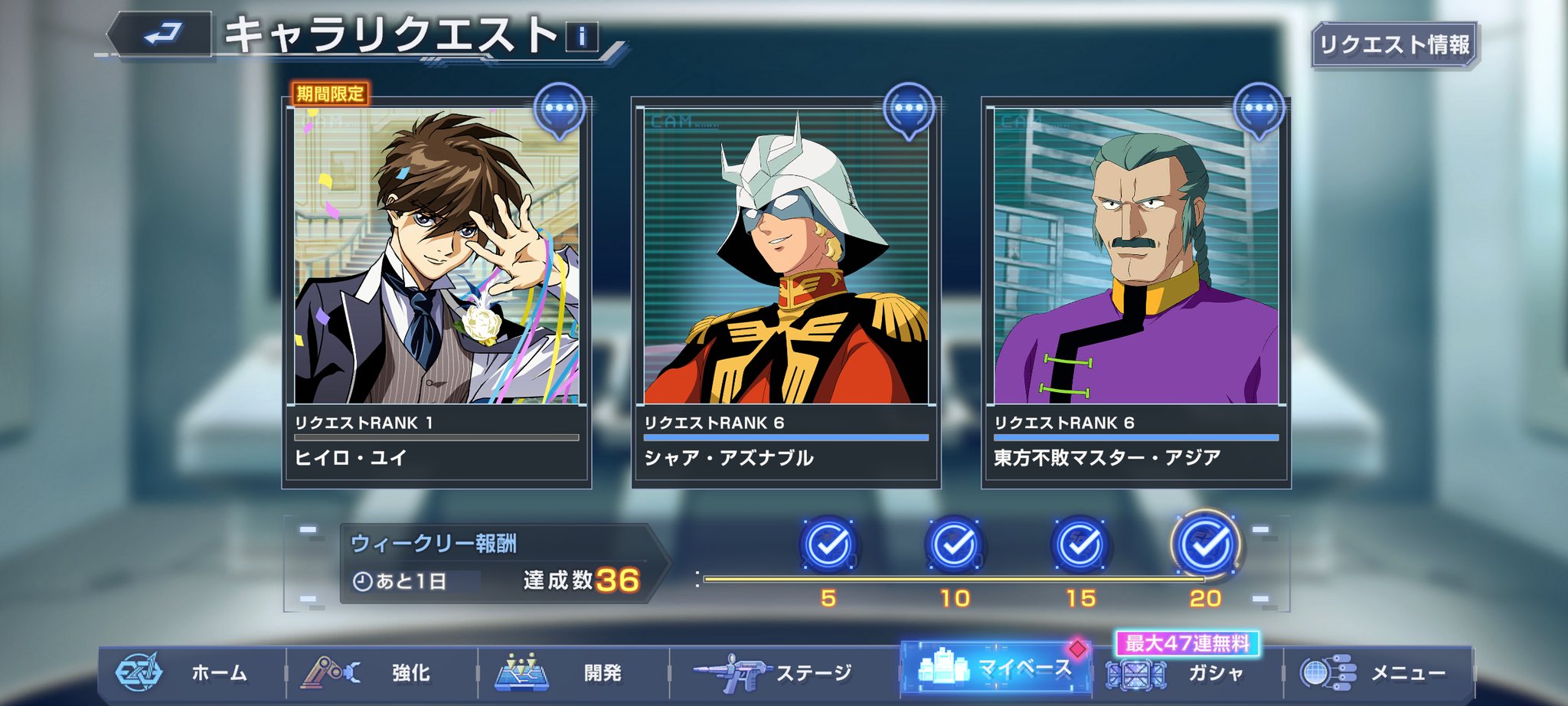Open the 強化 menu
This screenshot has height=706, width=1568.
point(381,673)
